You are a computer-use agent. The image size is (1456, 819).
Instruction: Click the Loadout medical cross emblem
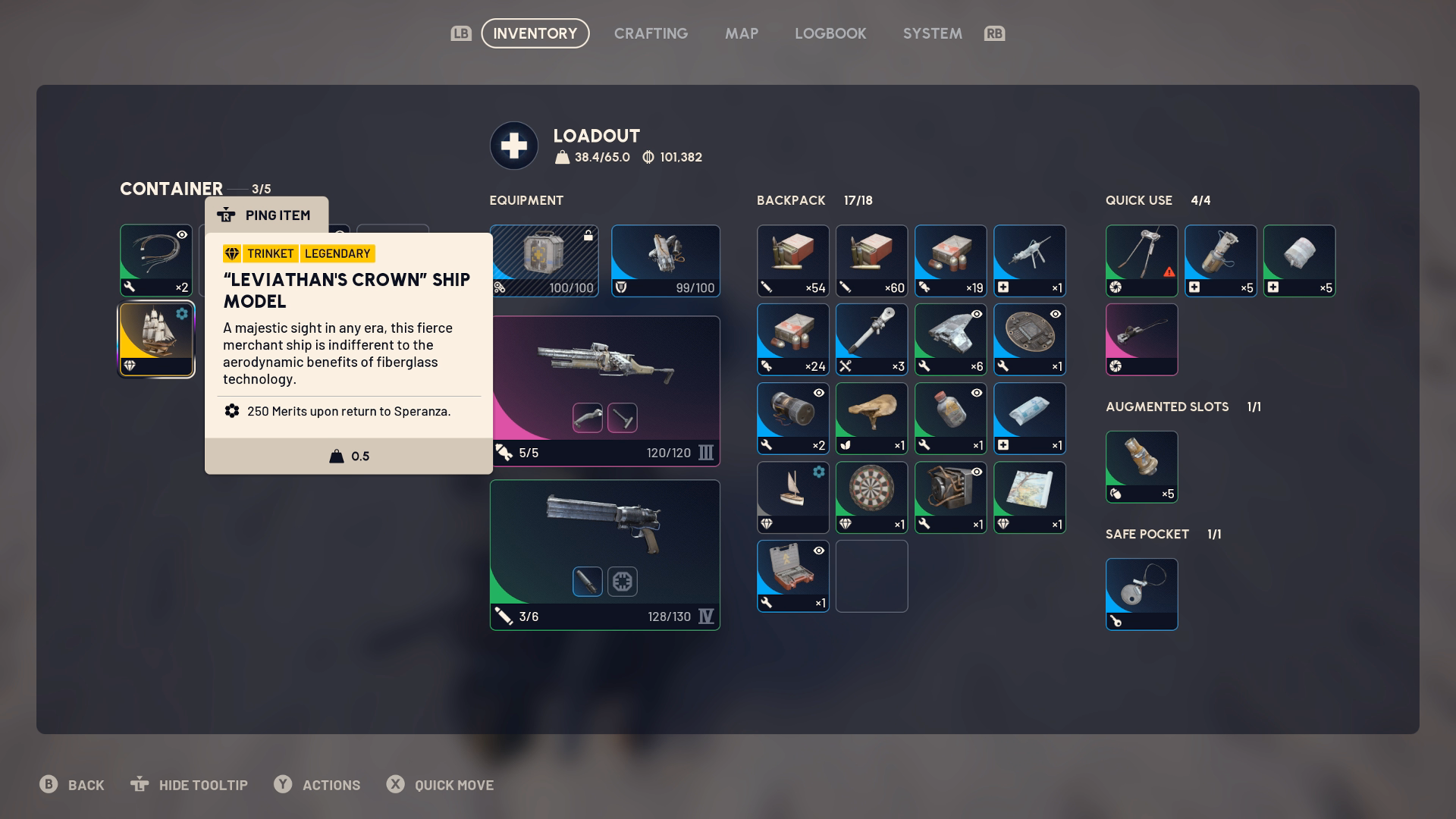[514, 145]
